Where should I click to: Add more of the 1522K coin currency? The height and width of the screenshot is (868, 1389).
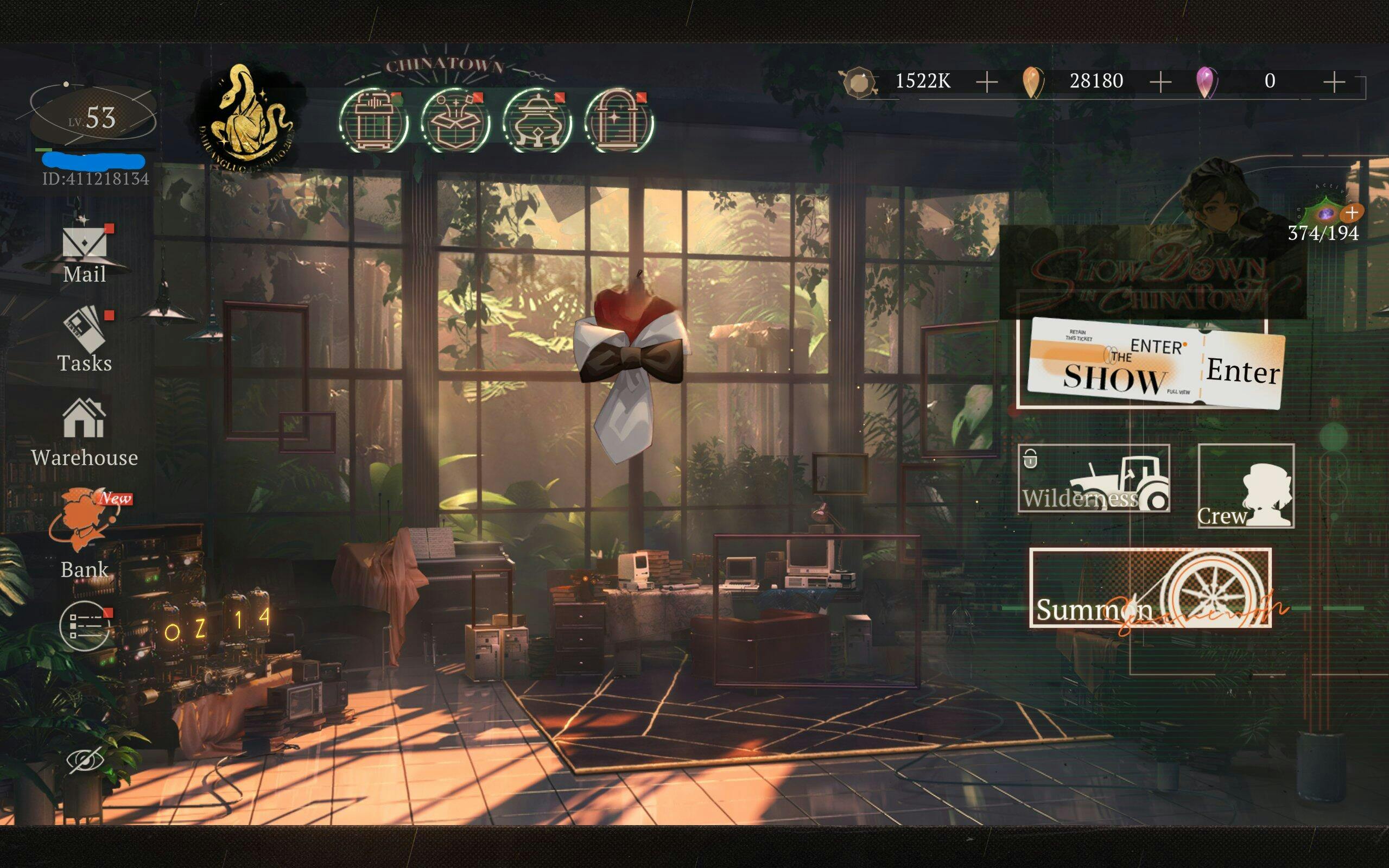pyautogui.click(x=987, y=82)
